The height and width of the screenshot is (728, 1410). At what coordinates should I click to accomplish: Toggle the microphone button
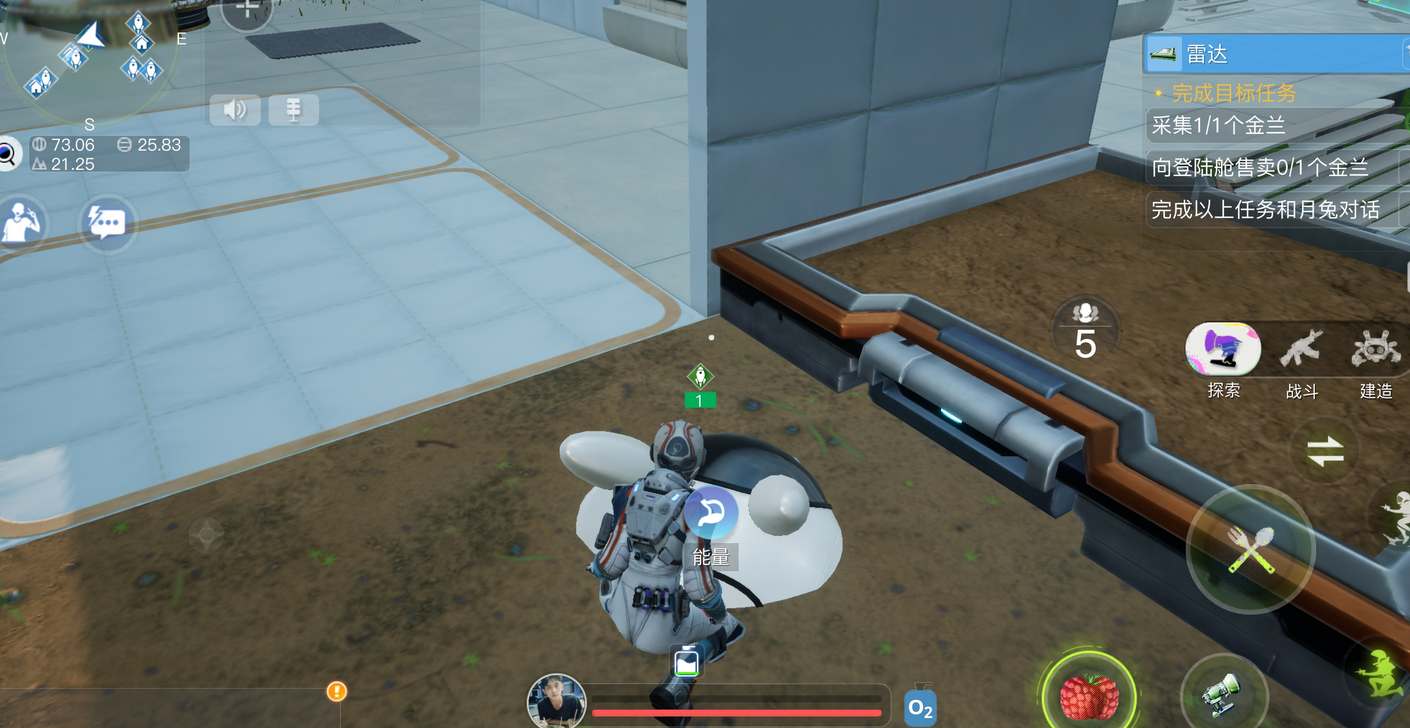click(293, 109)
